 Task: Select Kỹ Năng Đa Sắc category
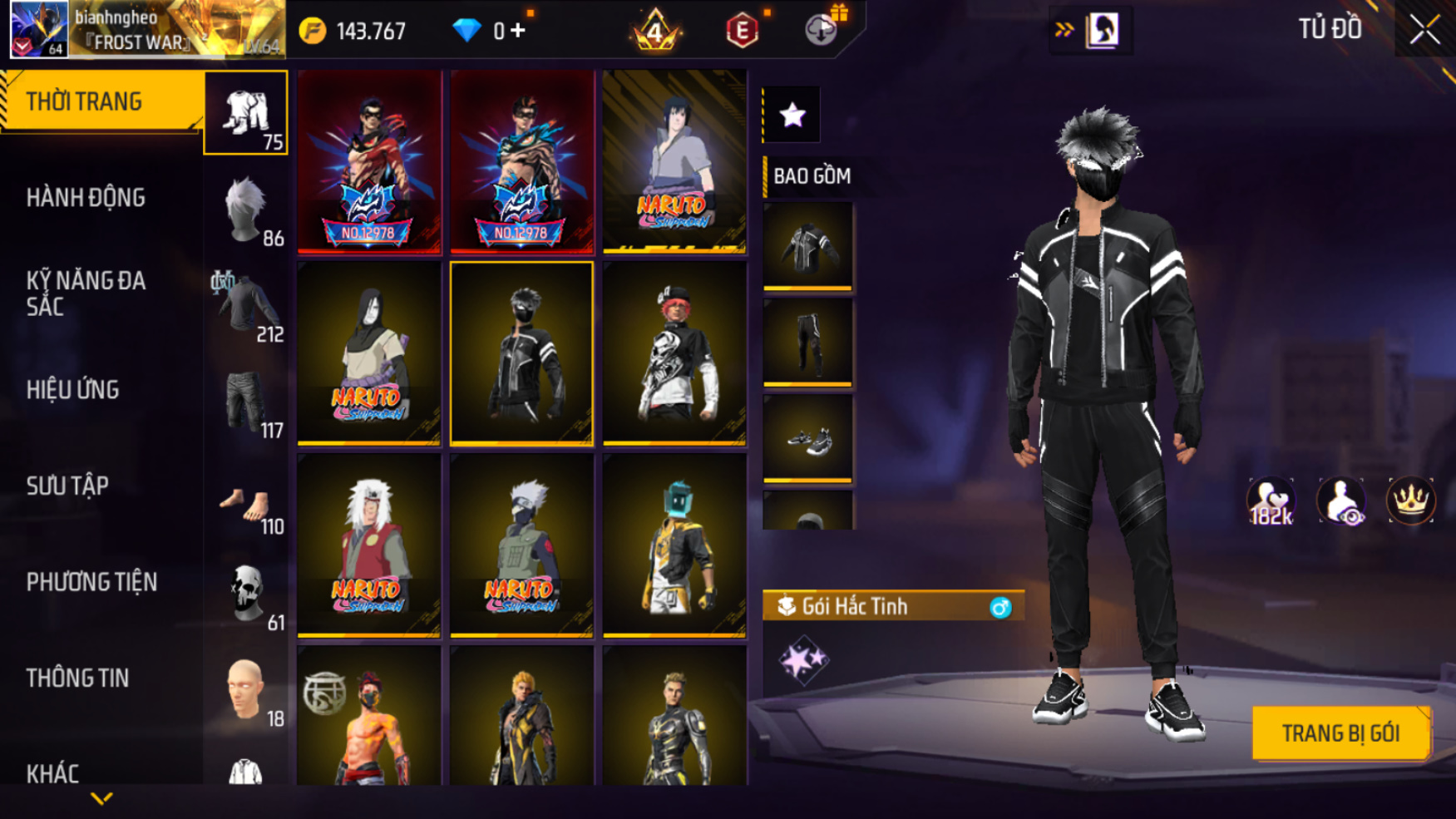click(86, 294)
